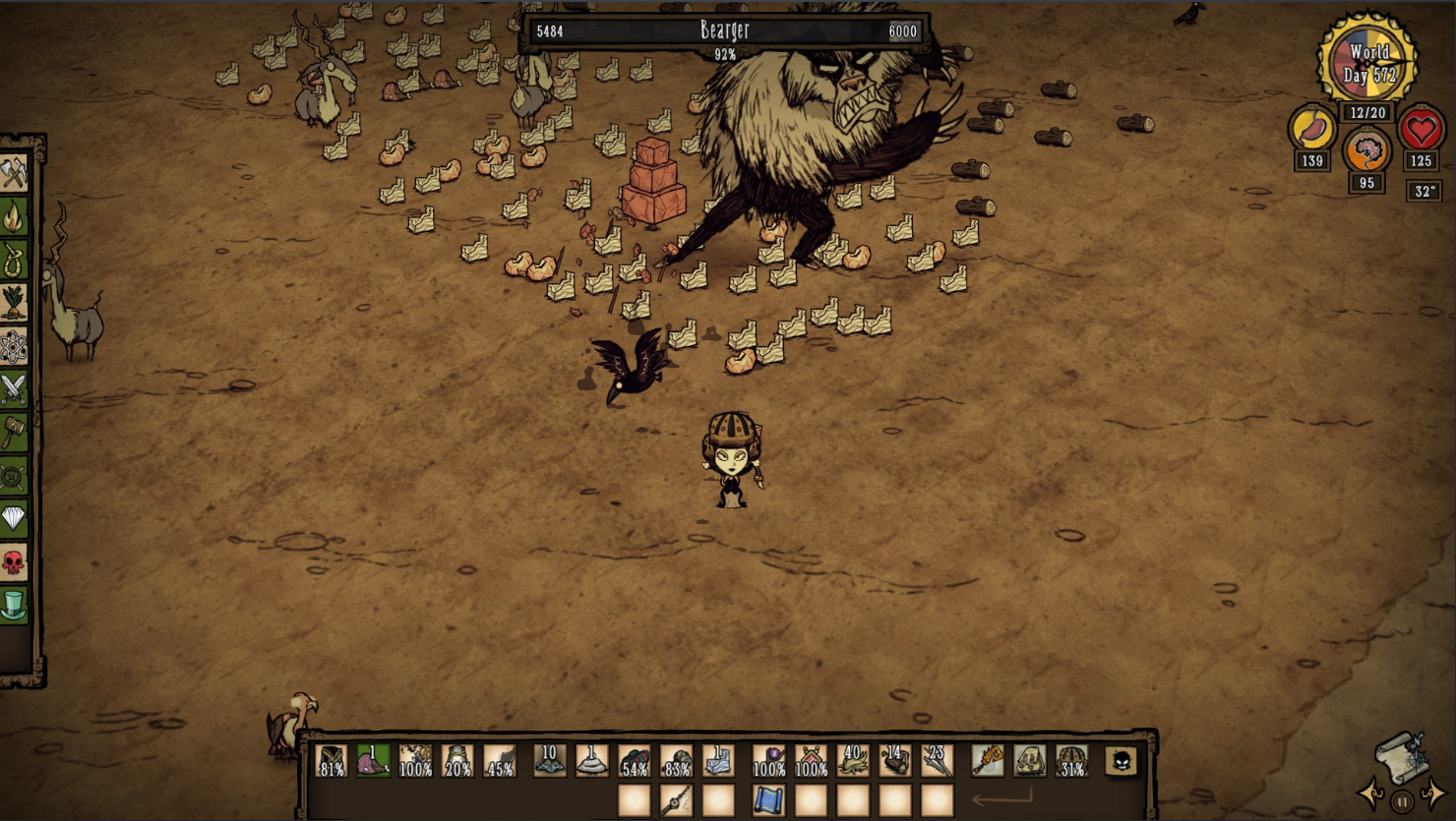
Task: Rotate camera with the right arrow
Action: click(1434, 792)
